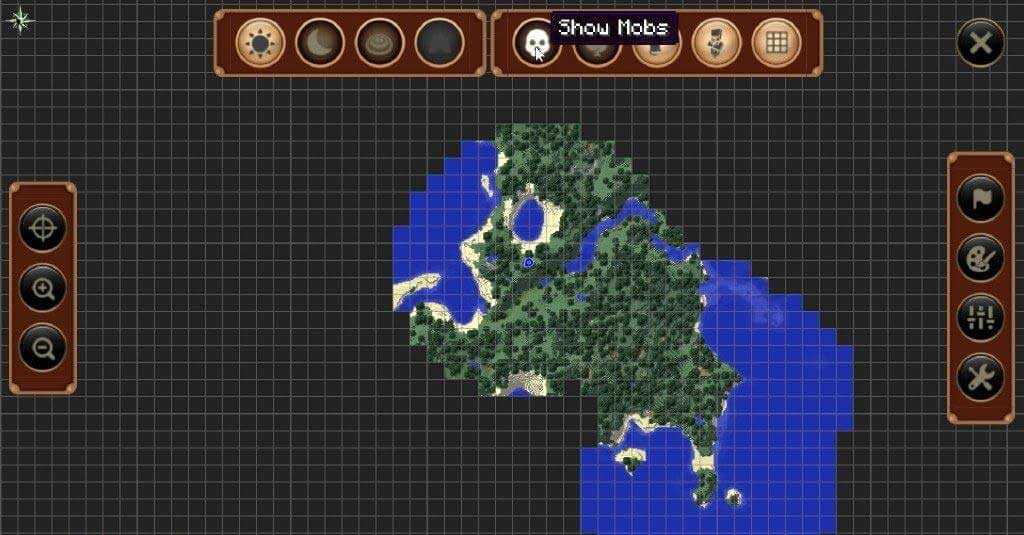Open the waypoints flag button

click(x=980, y=198)
